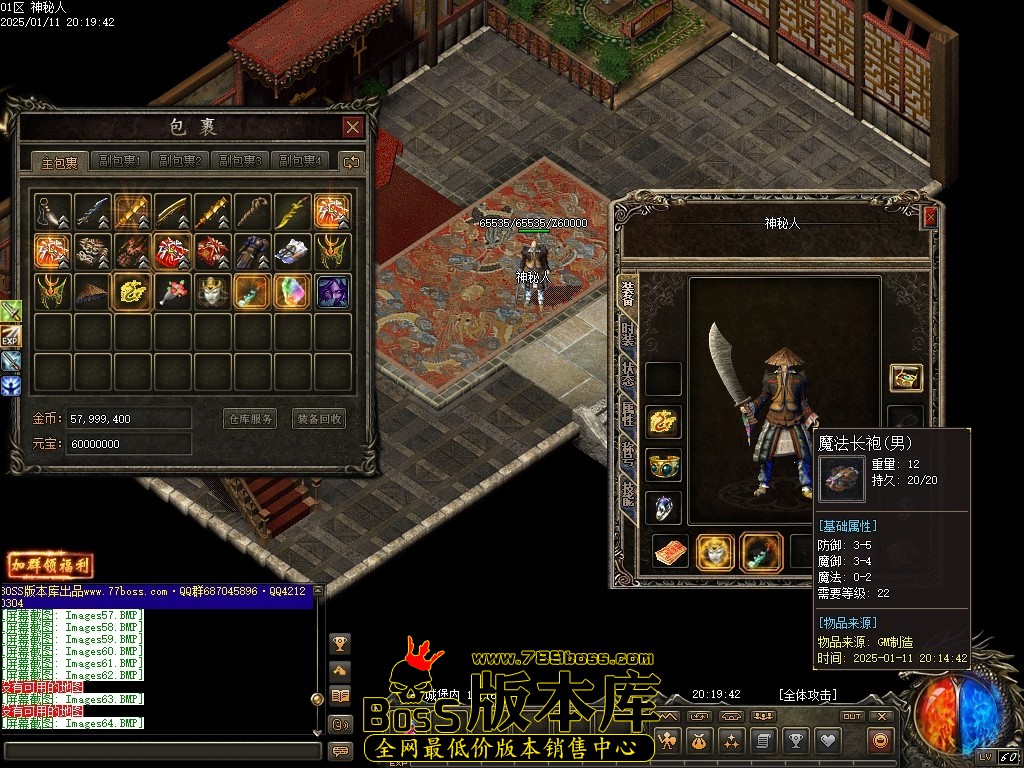Click the OUT button on the bottom bar
Viewport: 1024px width, 768px height.
click(x=851, y=716)
